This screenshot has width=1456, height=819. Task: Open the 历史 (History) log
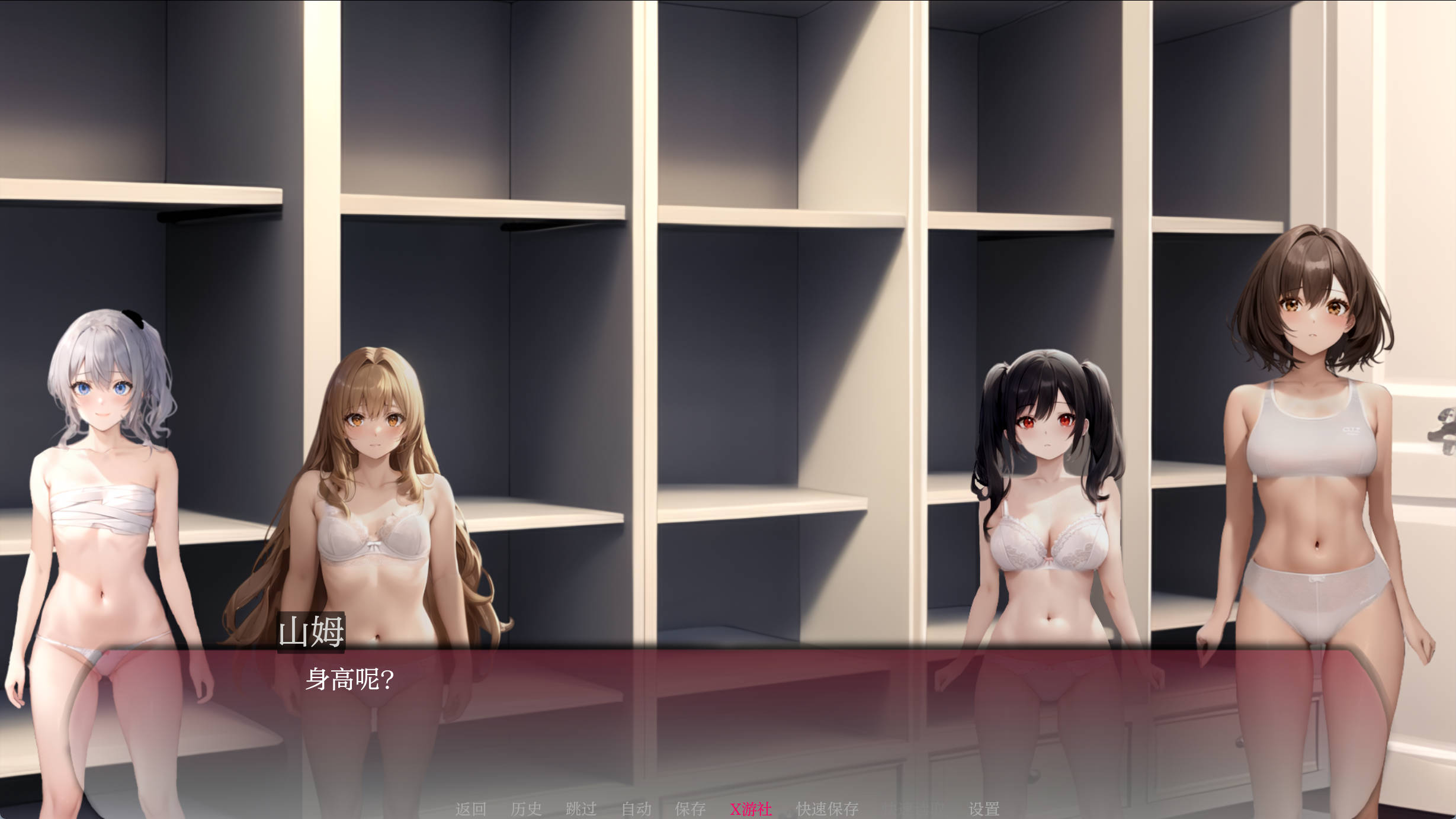click(x=527, y=807)
